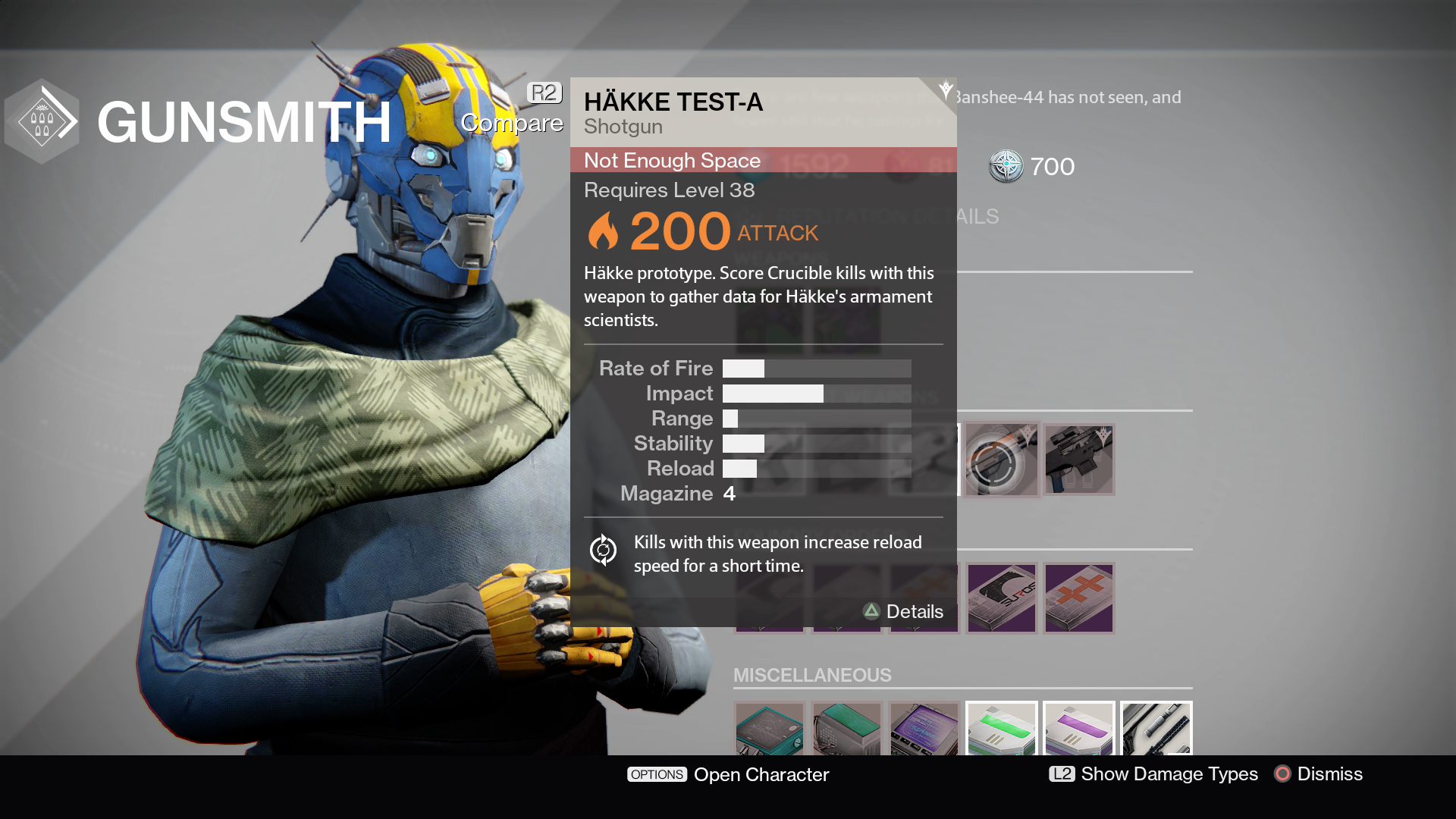Screen dimensions: 1456x819
Task: Pick the purple-screen telemetry device
Action: point(924,730)
